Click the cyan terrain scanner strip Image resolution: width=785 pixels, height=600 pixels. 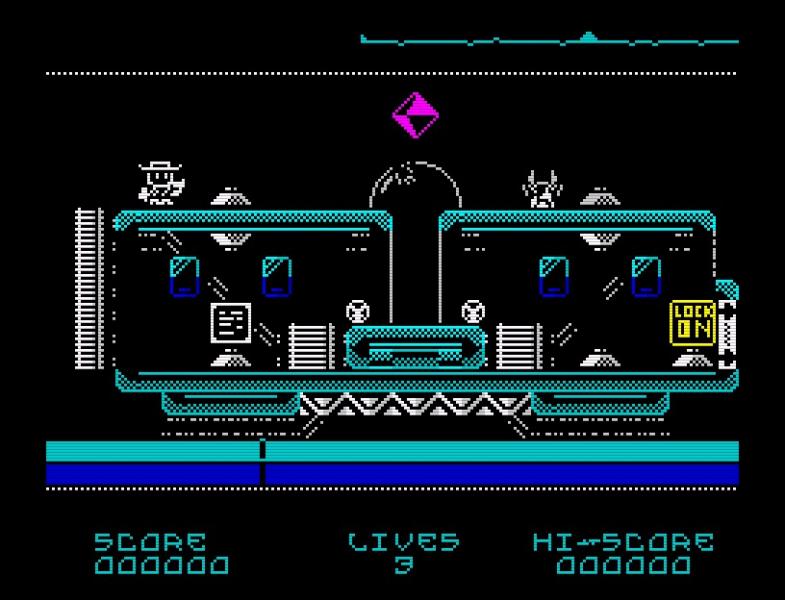coord(549,41)
